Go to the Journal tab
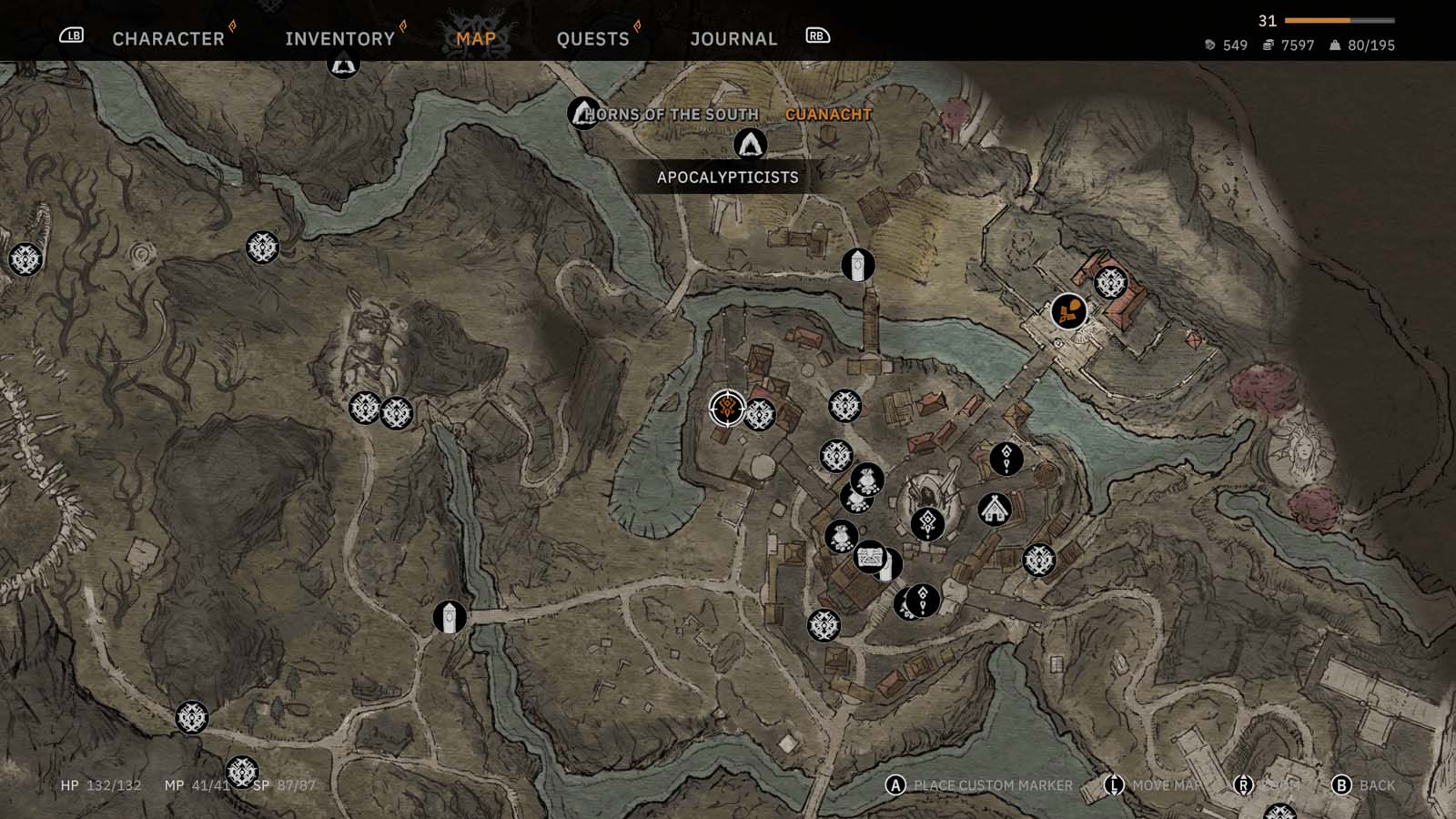1456x819 pixels. click(733, 38)
